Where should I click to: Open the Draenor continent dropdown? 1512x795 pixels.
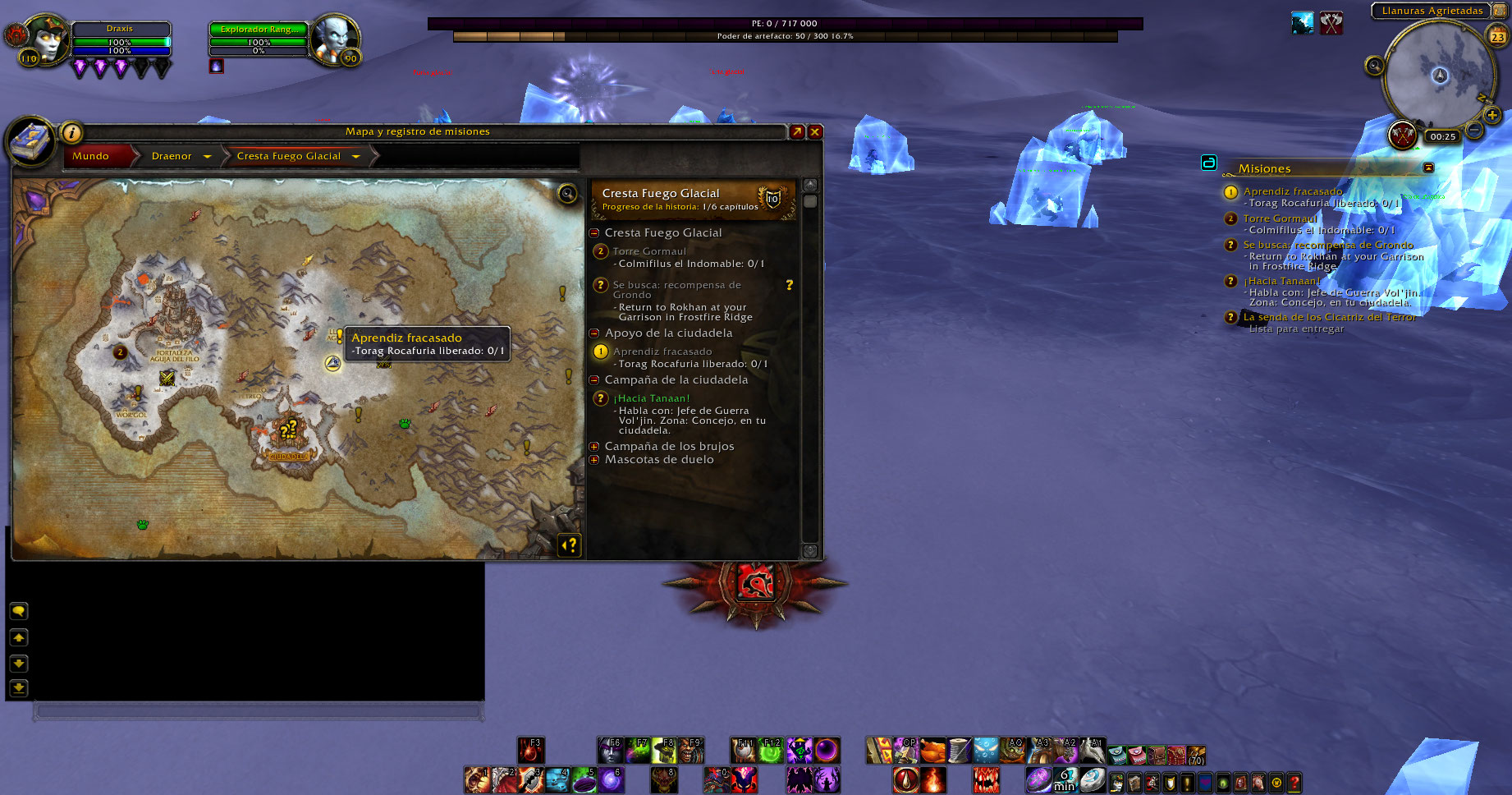207,156
